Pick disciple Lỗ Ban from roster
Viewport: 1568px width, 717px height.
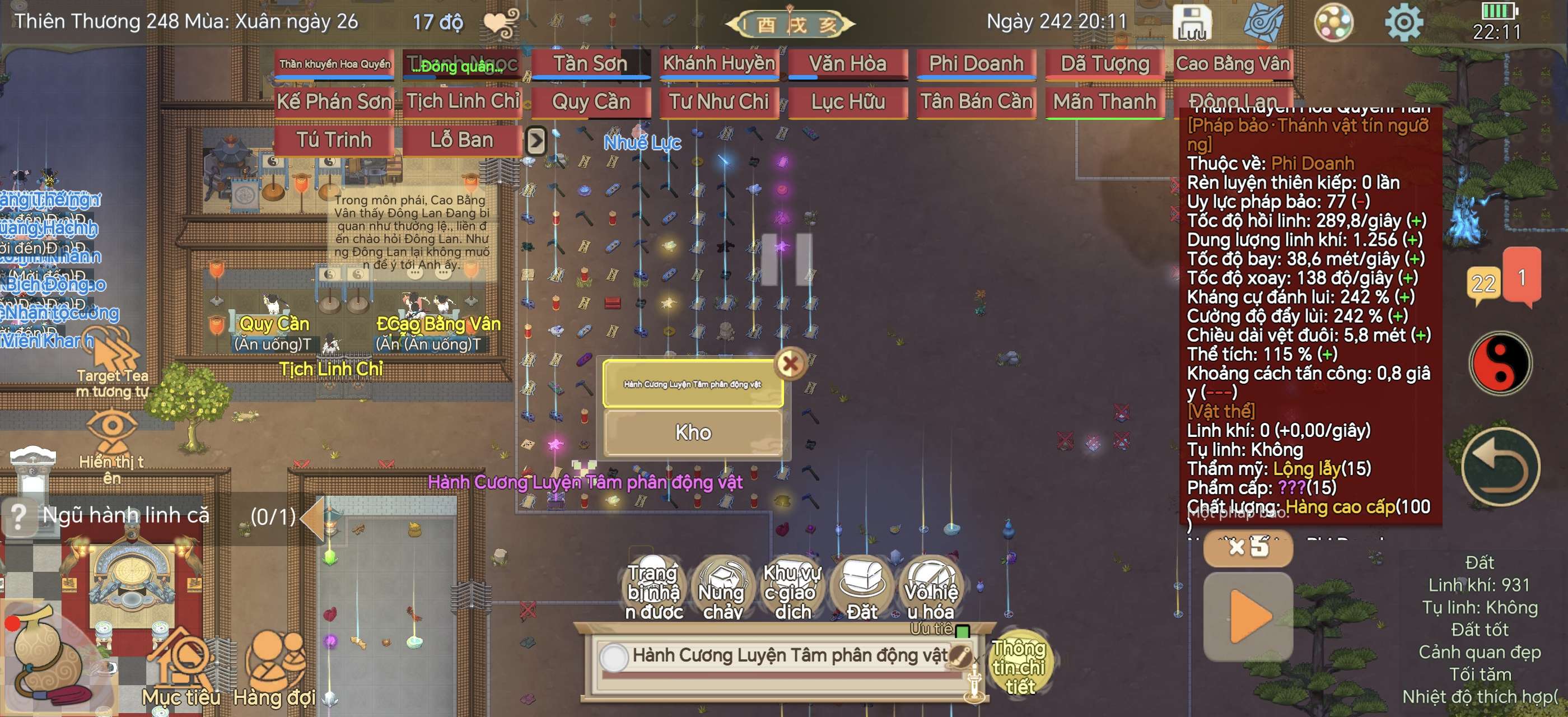(461, 140)
